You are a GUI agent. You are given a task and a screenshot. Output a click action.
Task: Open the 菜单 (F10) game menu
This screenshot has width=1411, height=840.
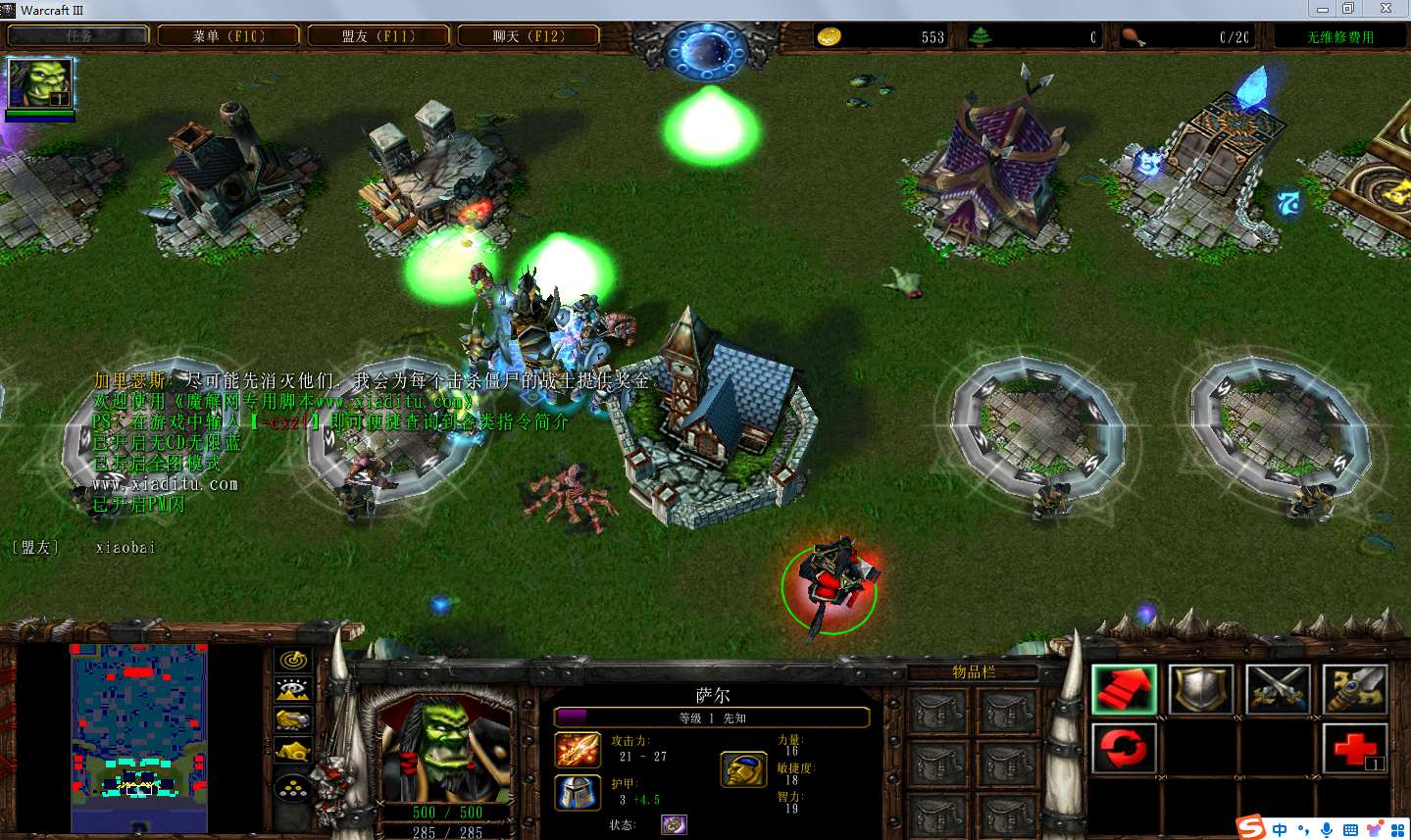(228, 36)
